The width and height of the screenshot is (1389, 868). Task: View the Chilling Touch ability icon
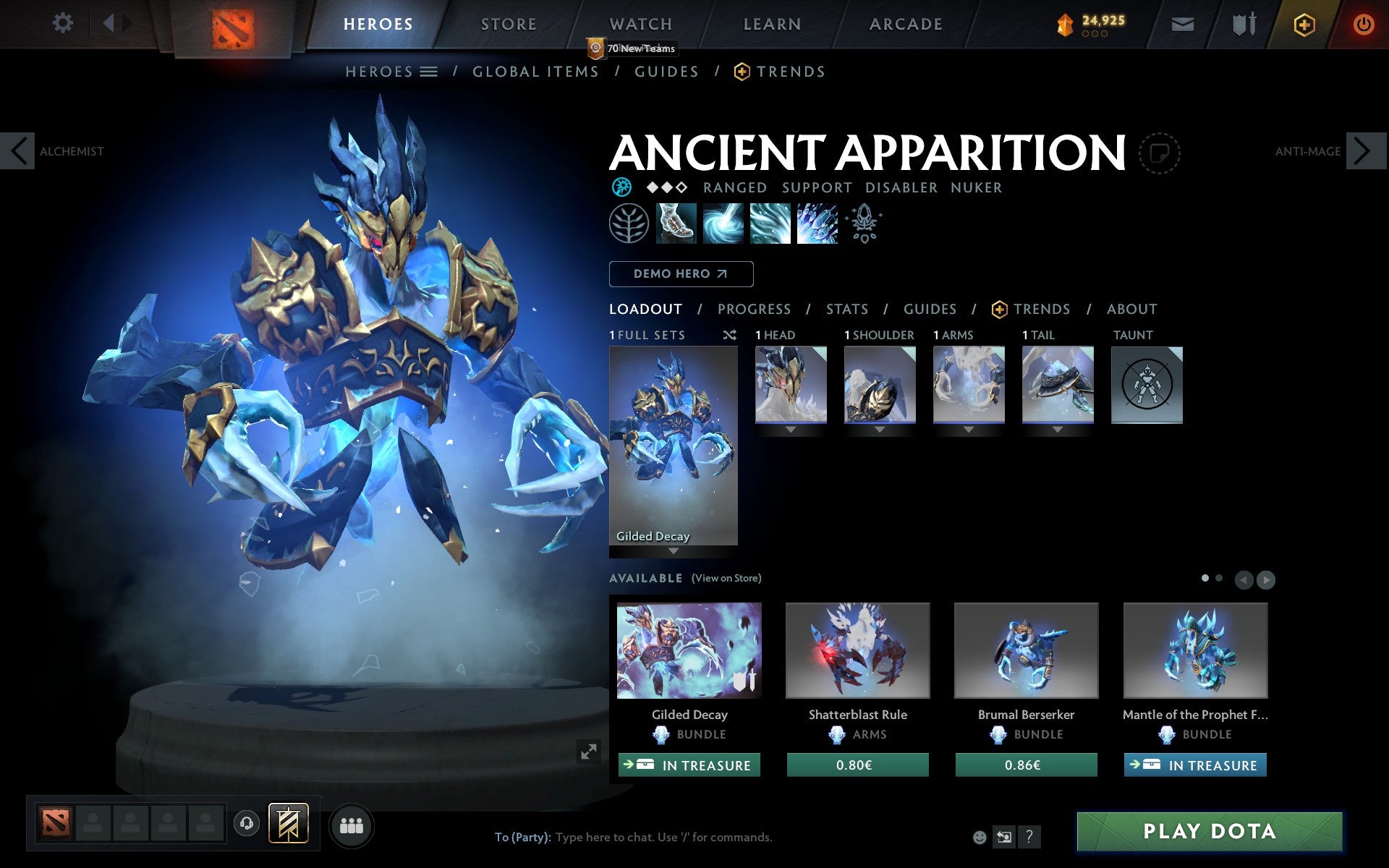pyautogui.click(x=770, y=224)
